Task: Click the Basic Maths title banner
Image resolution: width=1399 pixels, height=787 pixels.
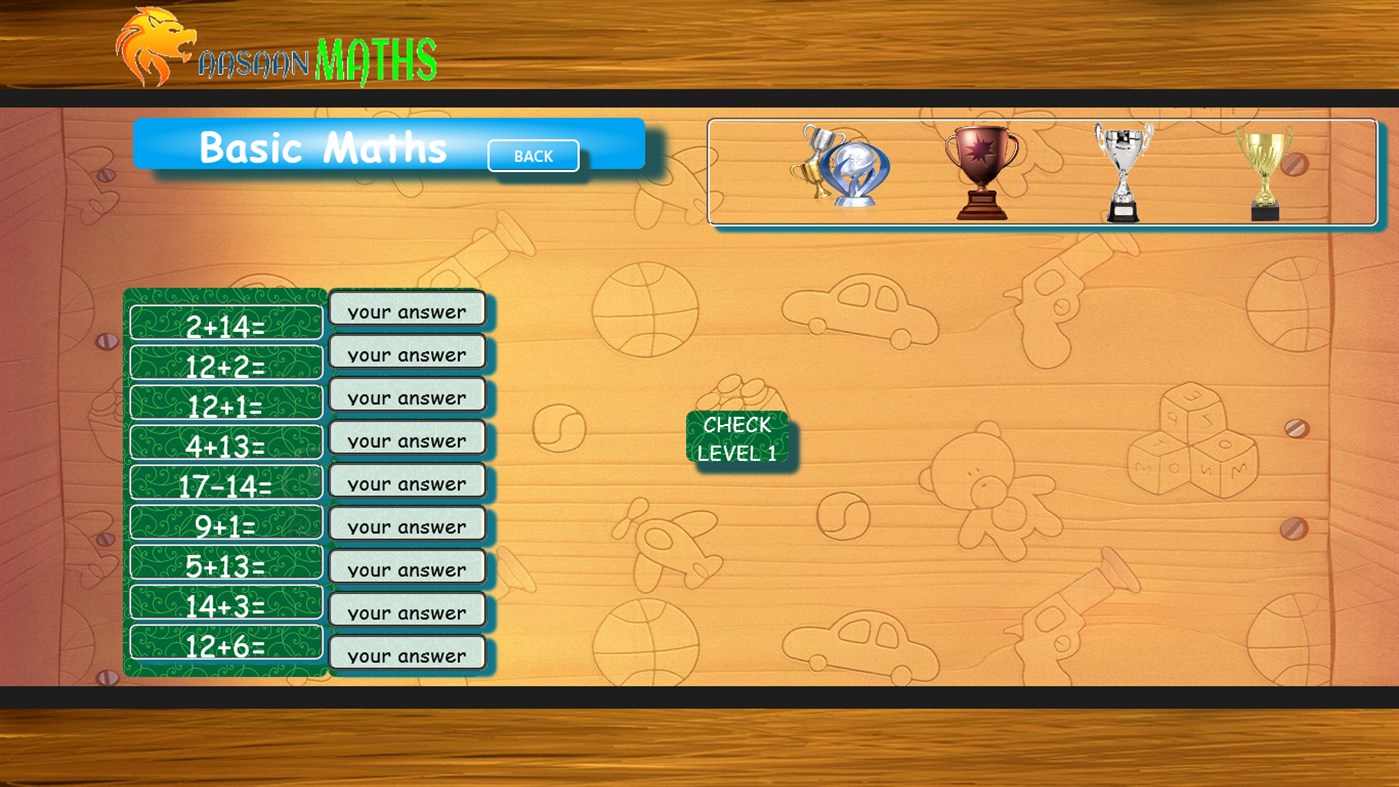Action: [322, 148]
